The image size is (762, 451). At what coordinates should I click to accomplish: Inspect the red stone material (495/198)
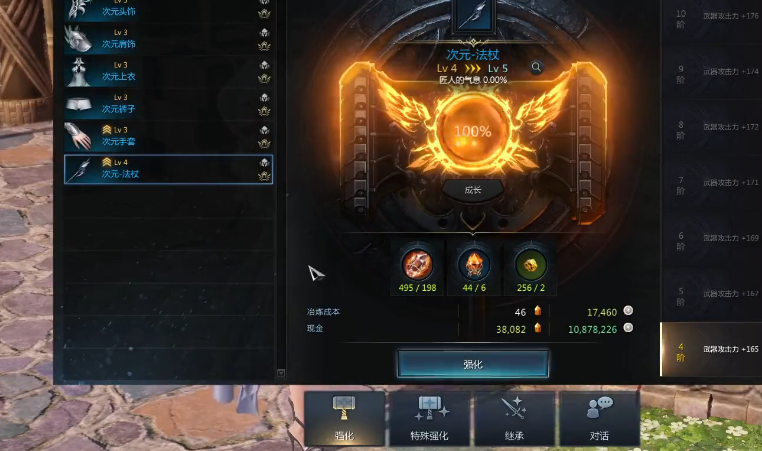pyautogui.click(x=417, y=264)
